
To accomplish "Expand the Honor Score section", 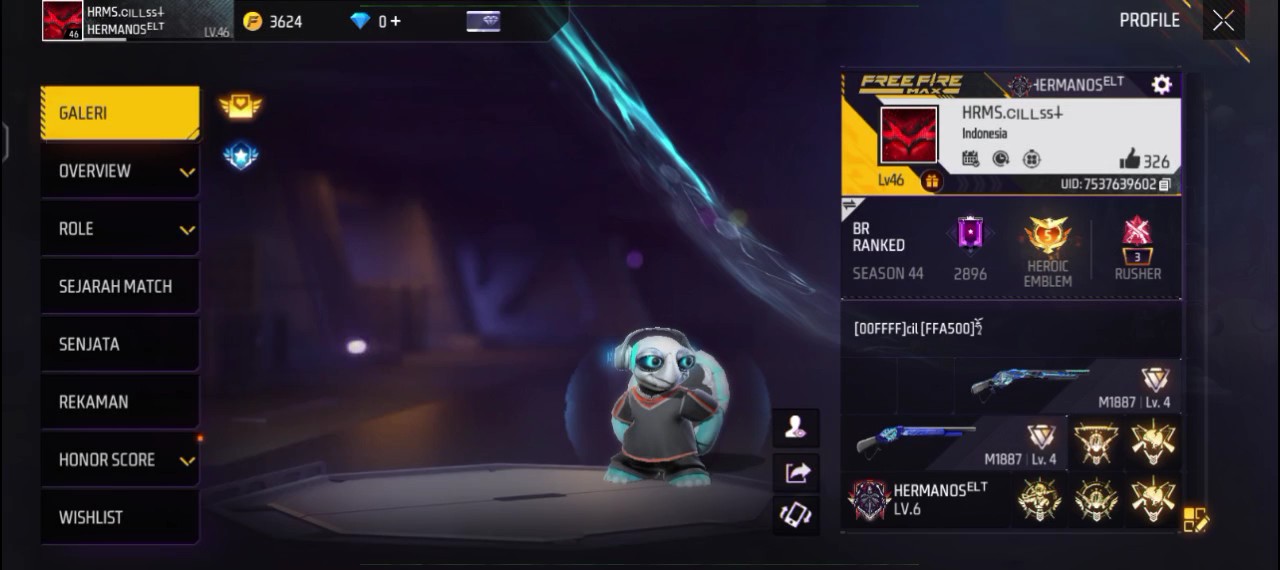I will [x=120, y=460].
